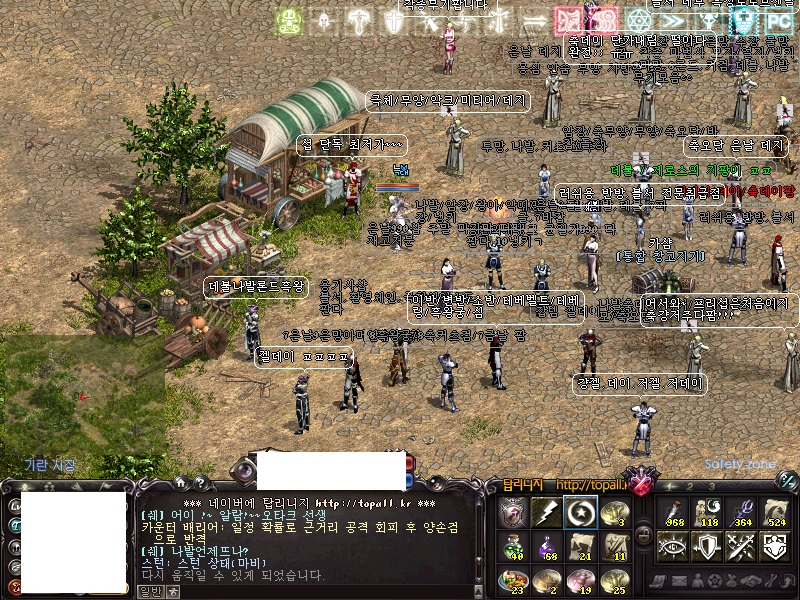Image resolution: width=800 pixels, height=600 pixels.
Task: Use the lightning bolt skill slot
Action: 548,512
